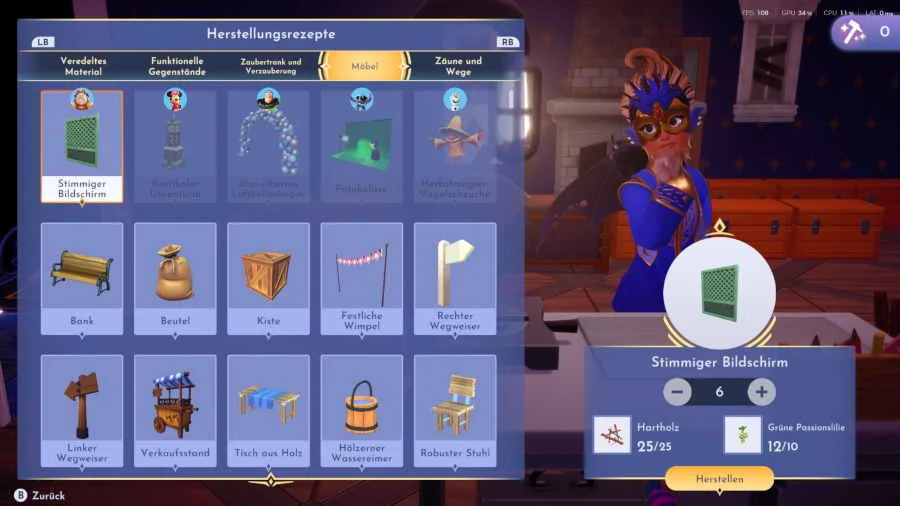Screen dimensions: 900x506
Task: Switch to the Veredeltes Material tab
Action: point(83,66)
